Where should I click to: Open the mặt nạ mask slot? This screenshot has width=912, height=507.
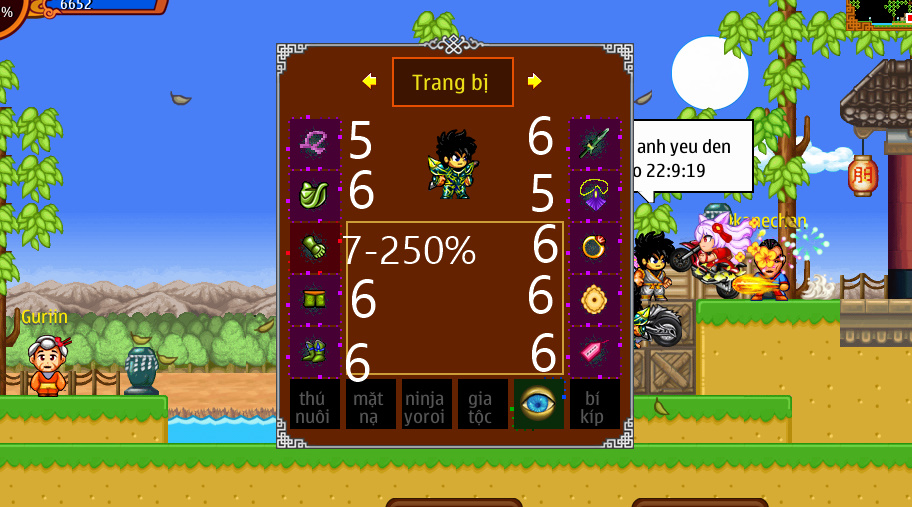coord(370,405)
